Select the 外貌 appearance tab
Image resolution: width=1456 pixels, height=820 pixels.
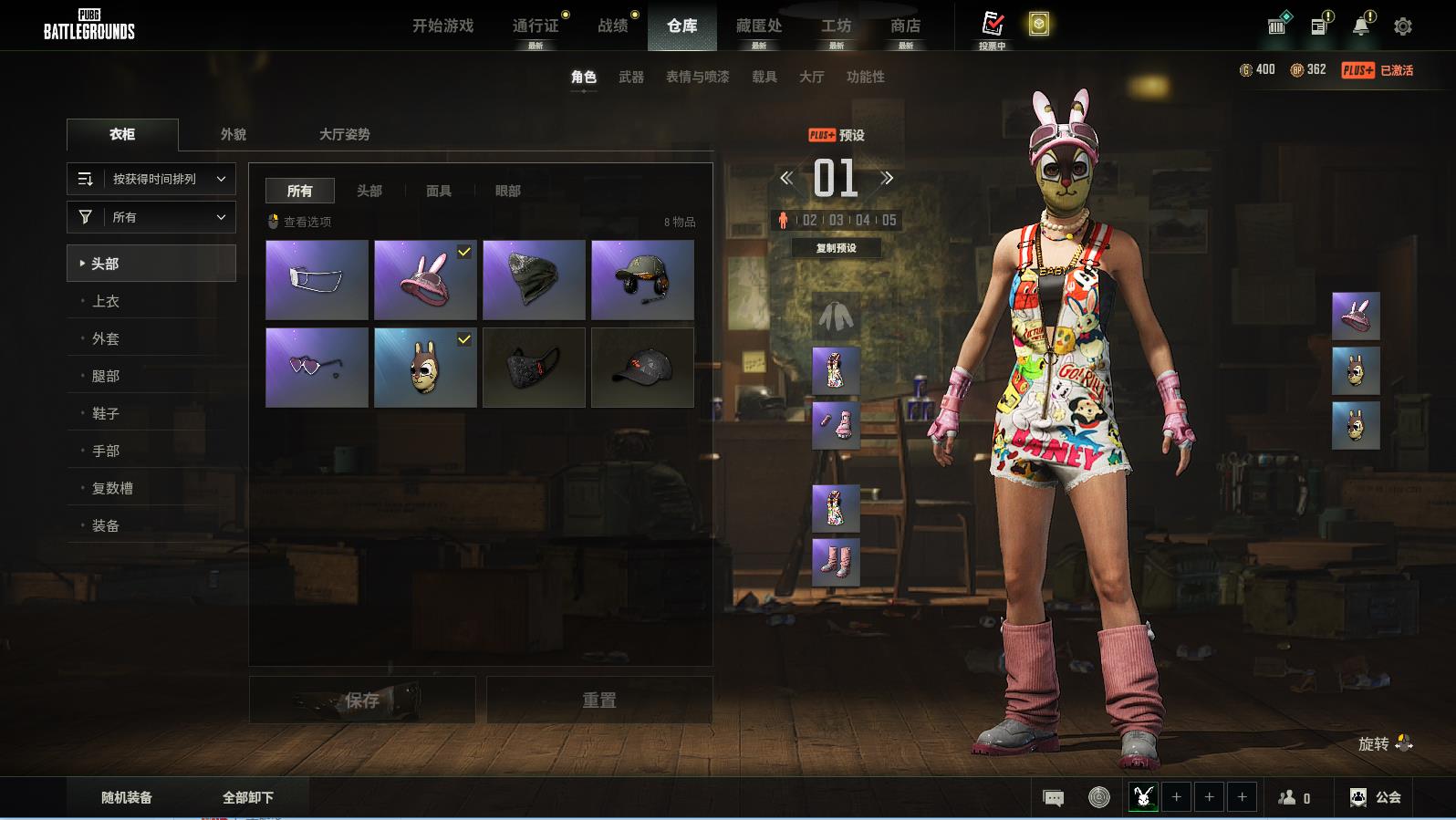tap(234, 134)
